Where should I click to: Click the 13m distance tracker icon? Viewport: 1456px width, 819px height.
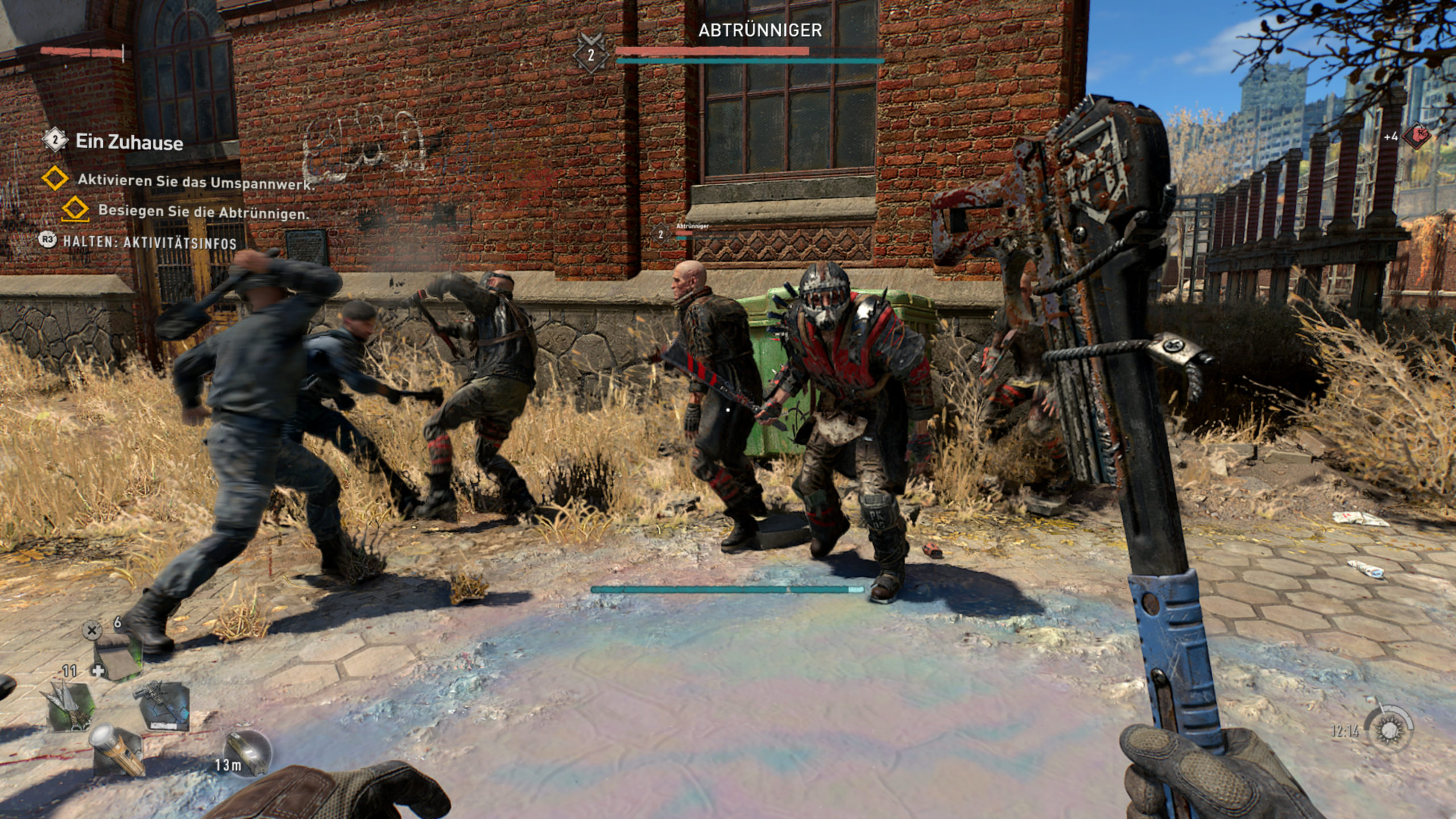point(247,754)
